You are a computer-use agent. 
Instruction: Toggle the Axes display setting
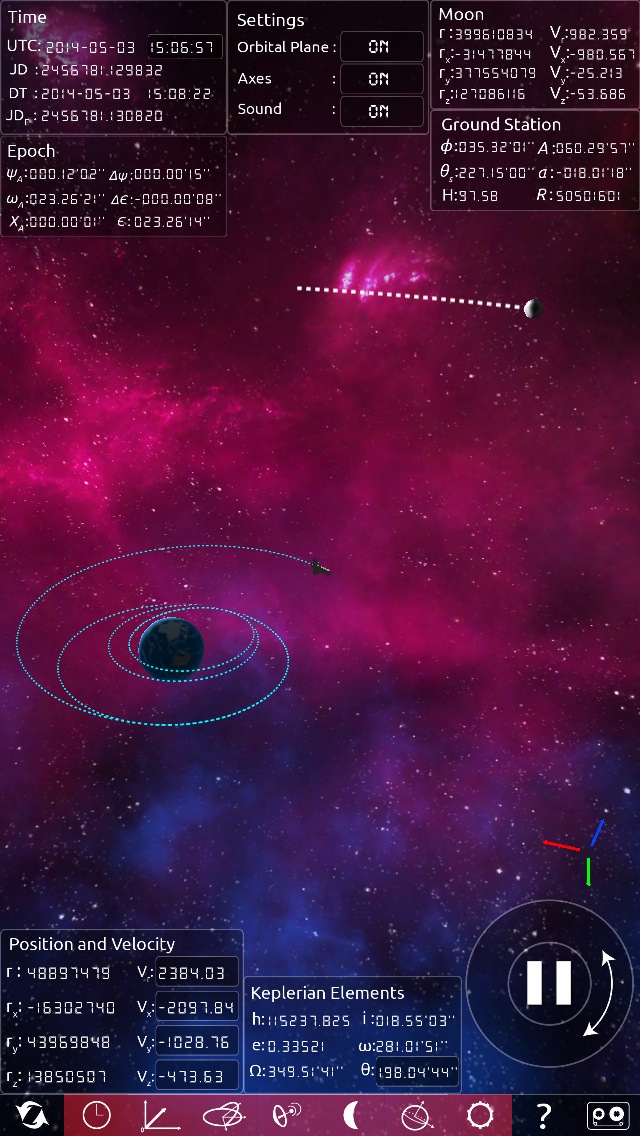click(382, 79)
